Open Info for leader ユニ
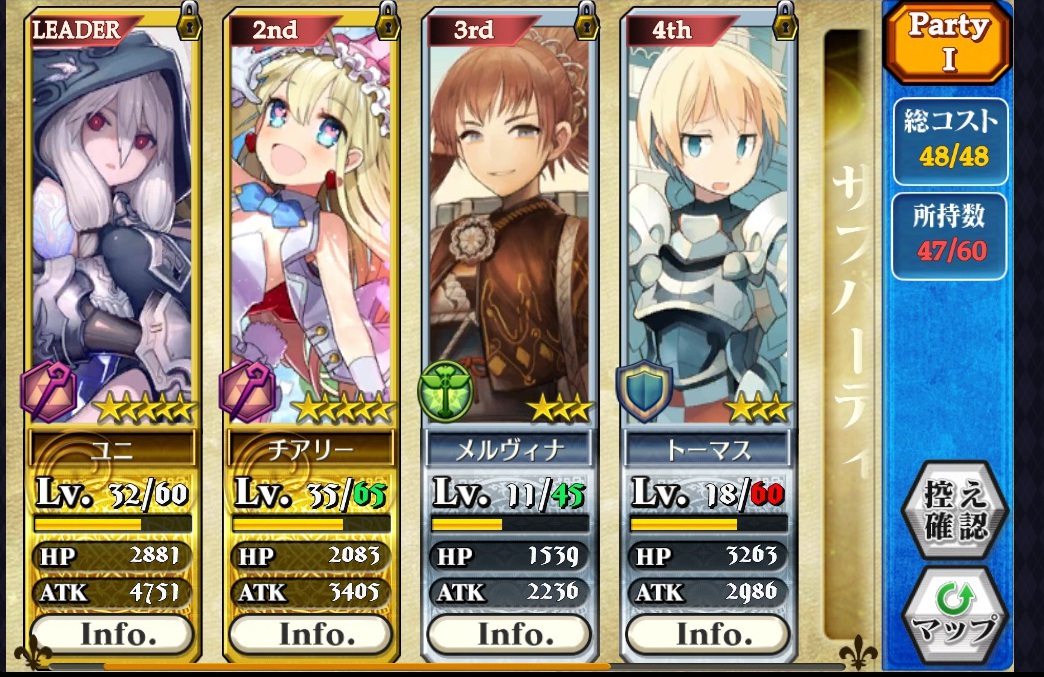Viewport: 1044px width, 677px height. pyautogui.click(x=111, y=634)
